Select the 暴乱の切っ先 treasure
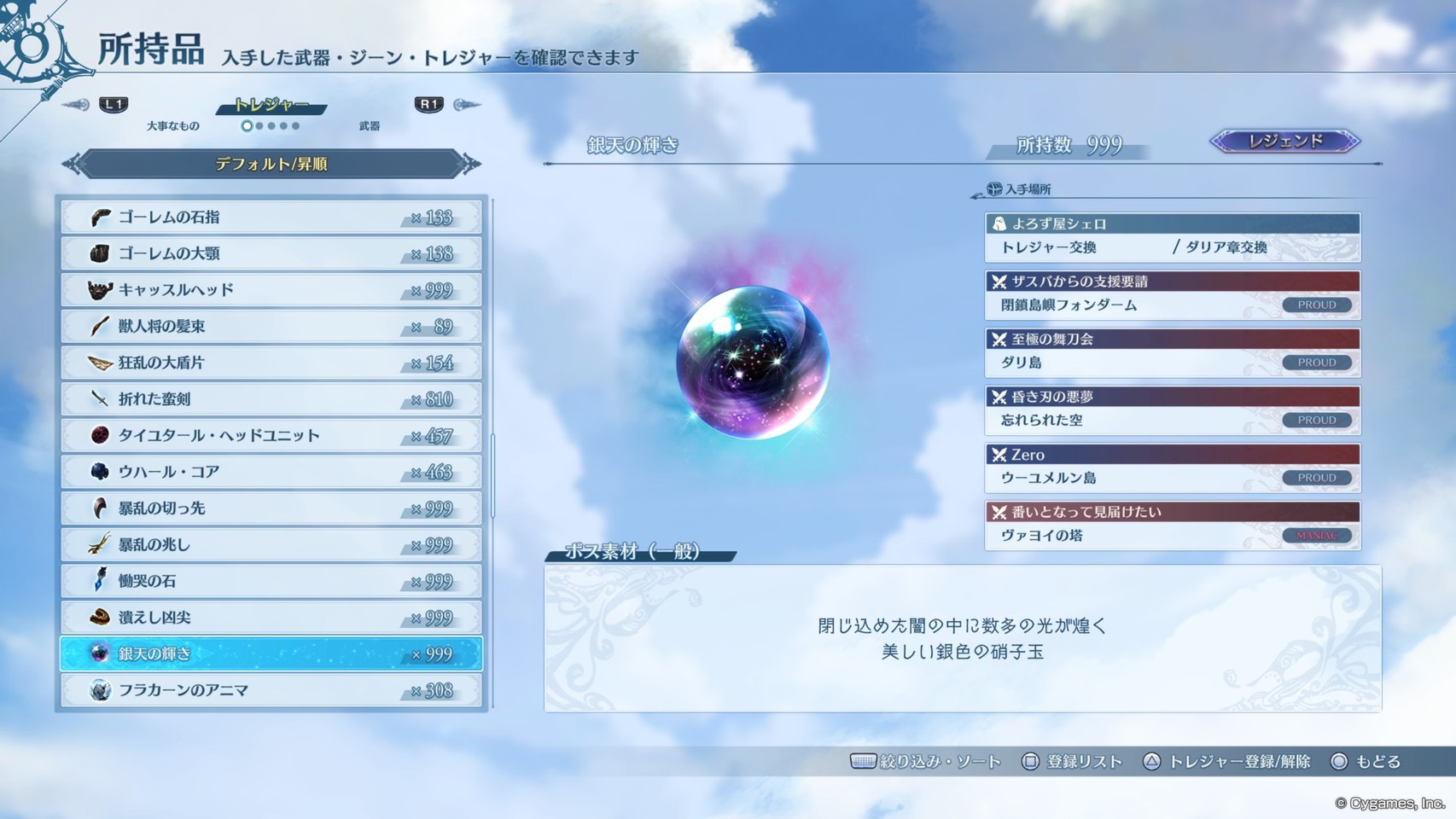1456x819 pixels. [x=271, y=508]
